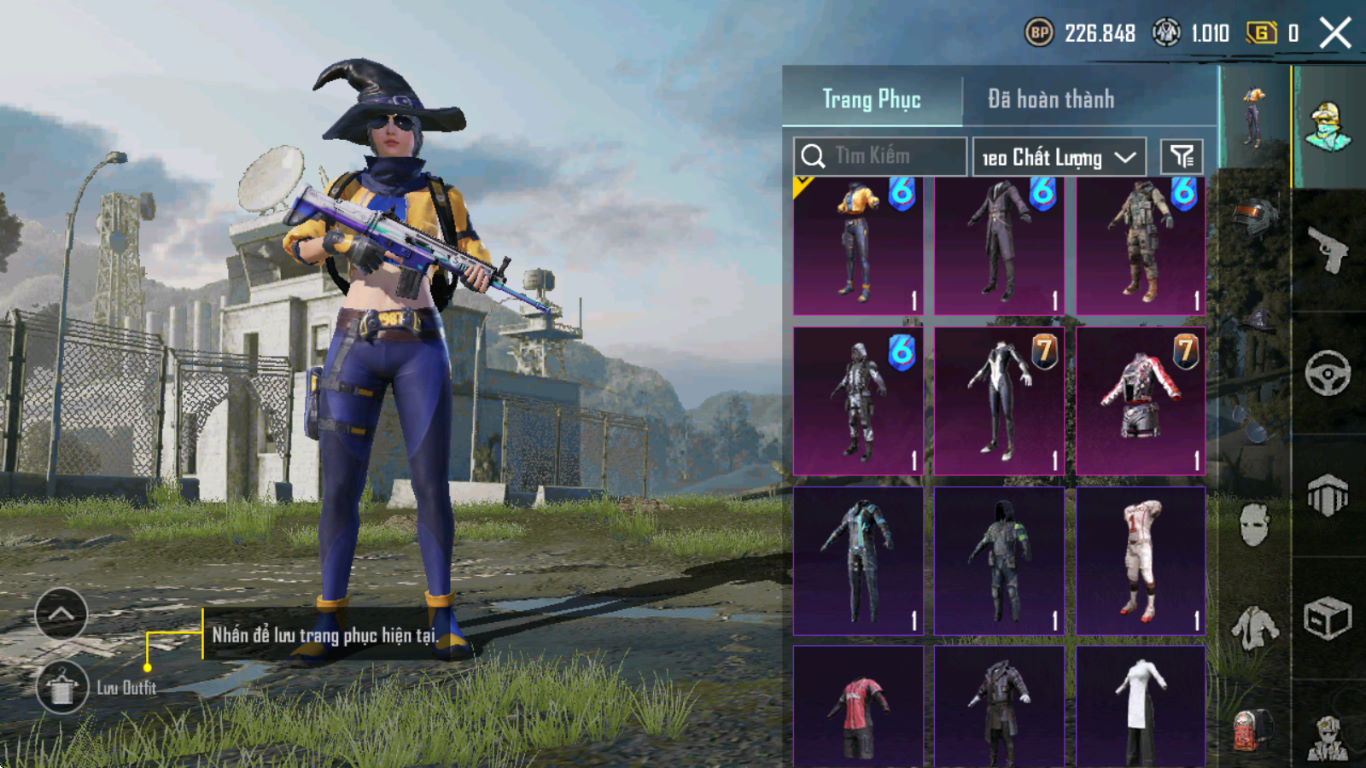
Task: Open the Đã hoàn thành tab
Action: click(1050, 100)
